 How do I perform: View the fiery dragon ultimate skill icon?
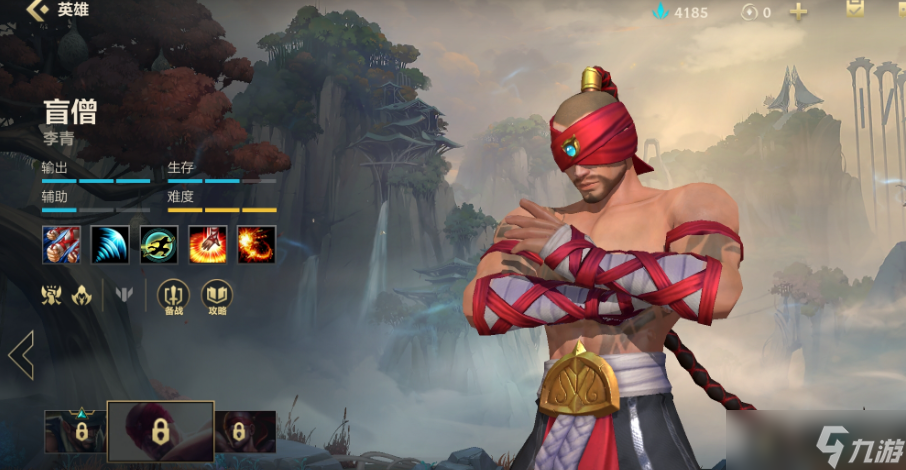click(x=257, y=245)
